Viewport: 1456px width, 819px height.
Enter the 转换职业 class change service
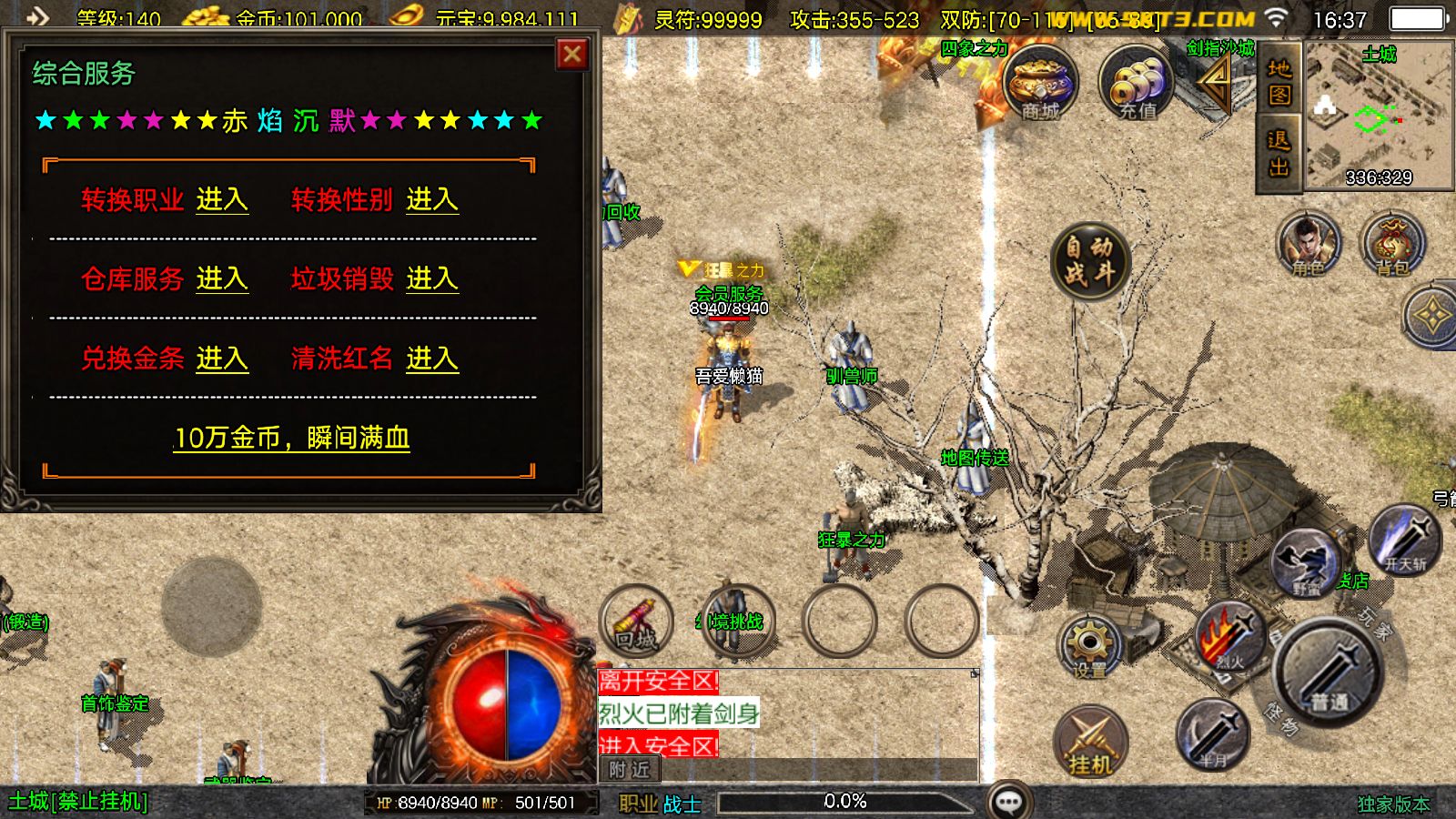[222, 199]
